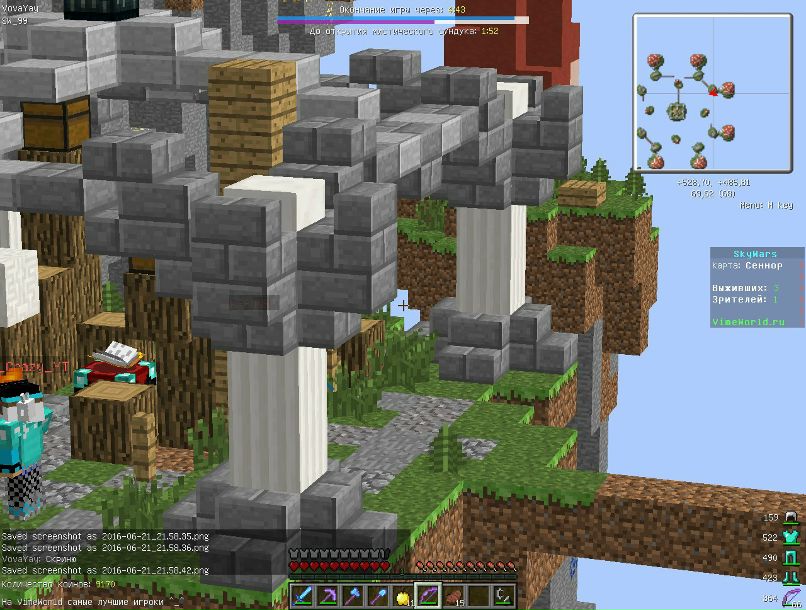
Task: Choose the cooked meat stack slot
Action: pos(454,597)
